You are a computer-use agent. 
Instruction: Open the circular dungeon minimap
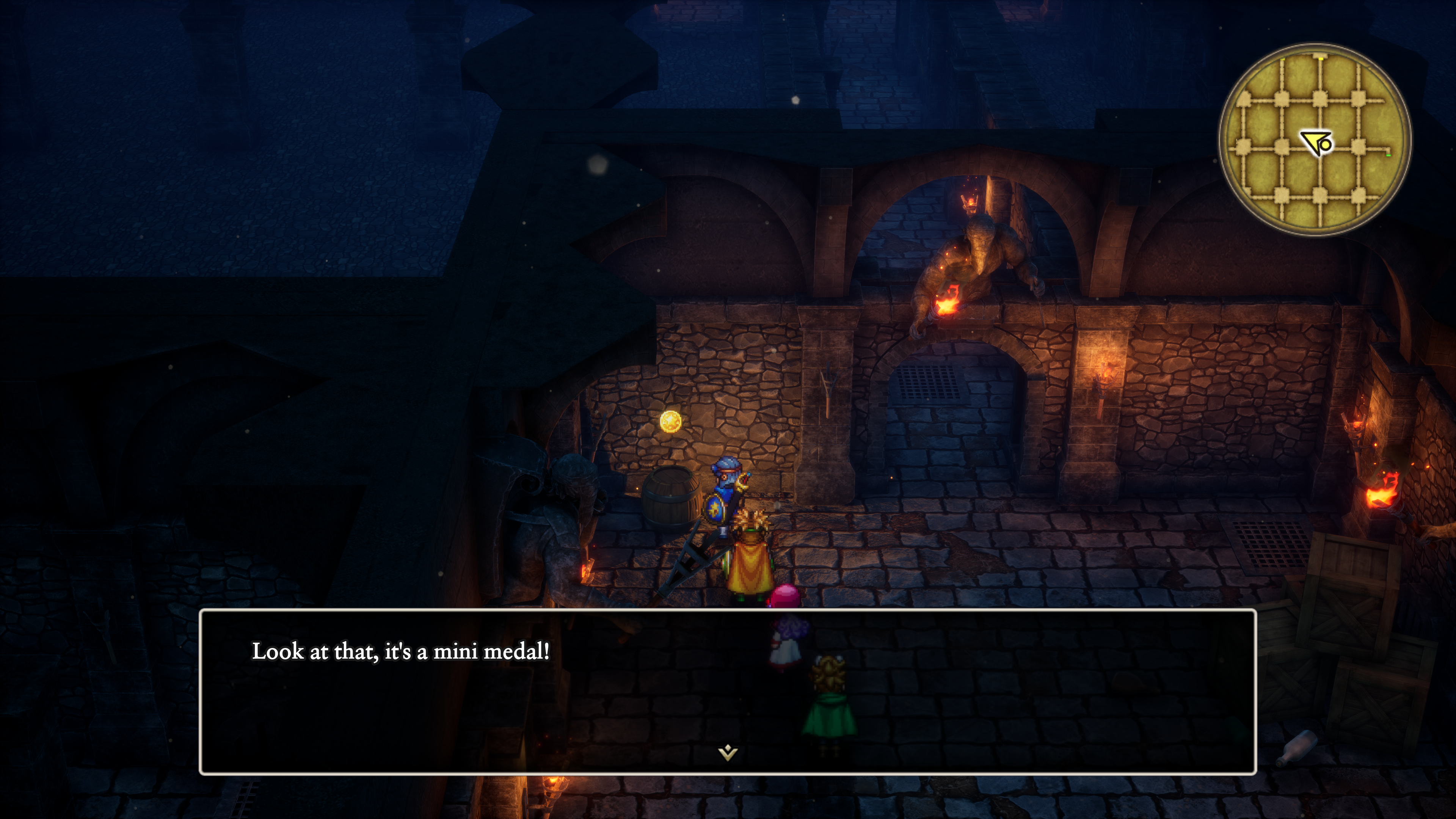(x=1314, y=139)
